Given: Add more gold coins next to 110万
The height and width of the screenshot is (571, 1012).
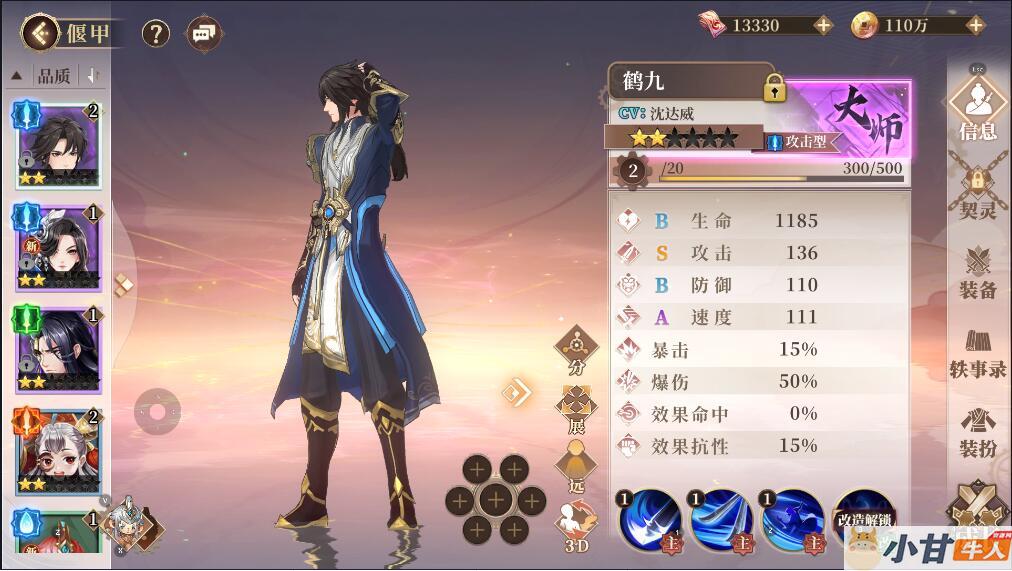Looking at the screenshot, I should [x=975, y=25].
